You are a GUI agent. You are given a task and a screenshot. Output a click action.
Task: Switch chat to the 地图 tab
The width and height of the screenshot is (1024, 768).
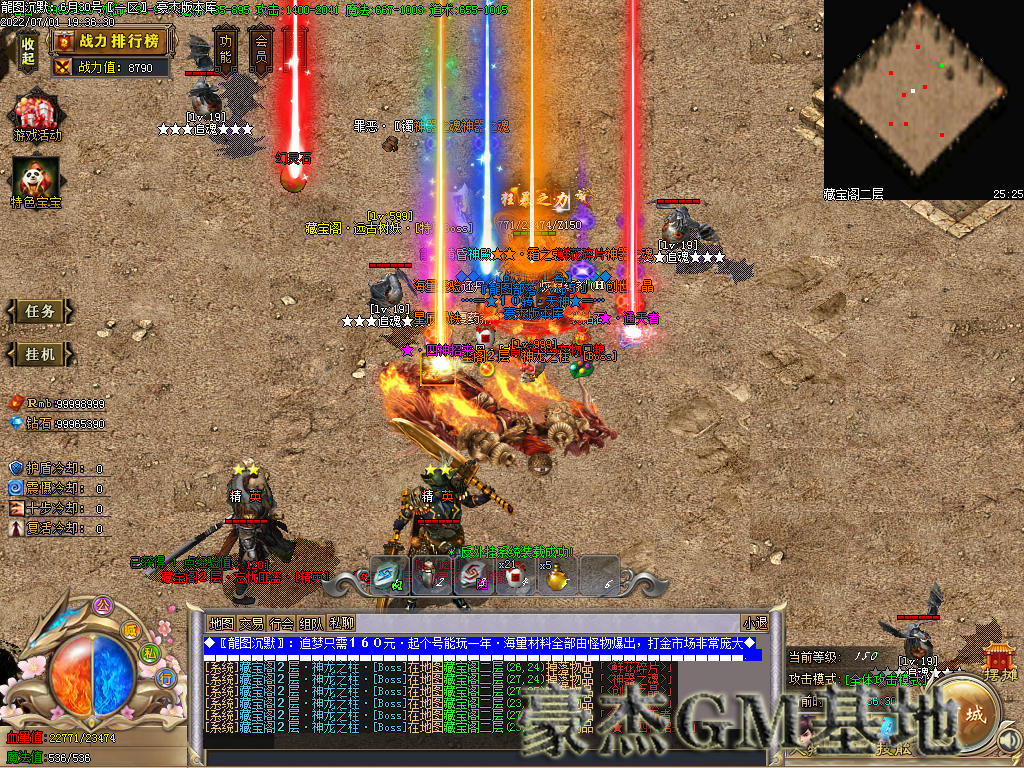[220, 623]
